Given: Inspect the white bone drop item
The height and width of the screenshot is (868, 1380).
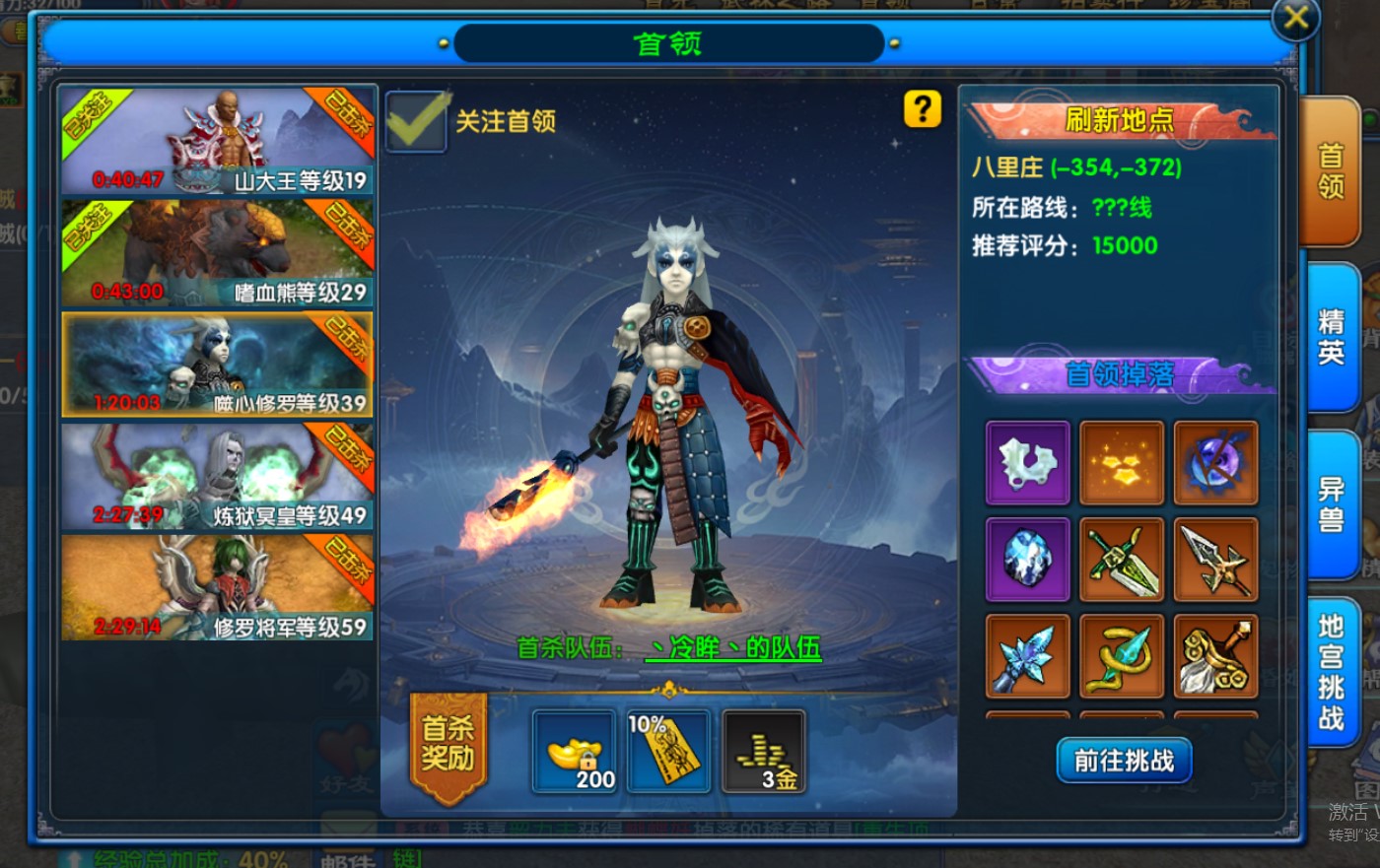Looking at the screenshot, I should click(x=1027, y=463).
